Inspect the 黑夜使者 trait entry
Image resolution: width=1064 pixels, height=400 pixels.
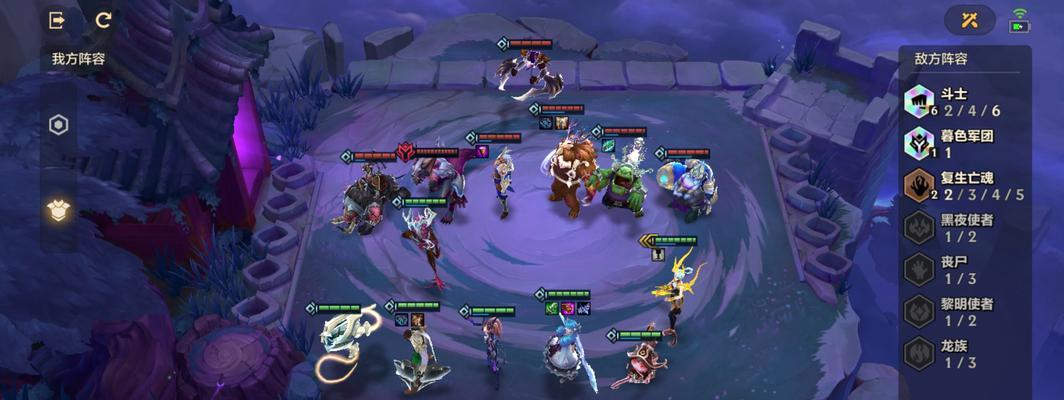pyautogui.click(x=964, y=228)
